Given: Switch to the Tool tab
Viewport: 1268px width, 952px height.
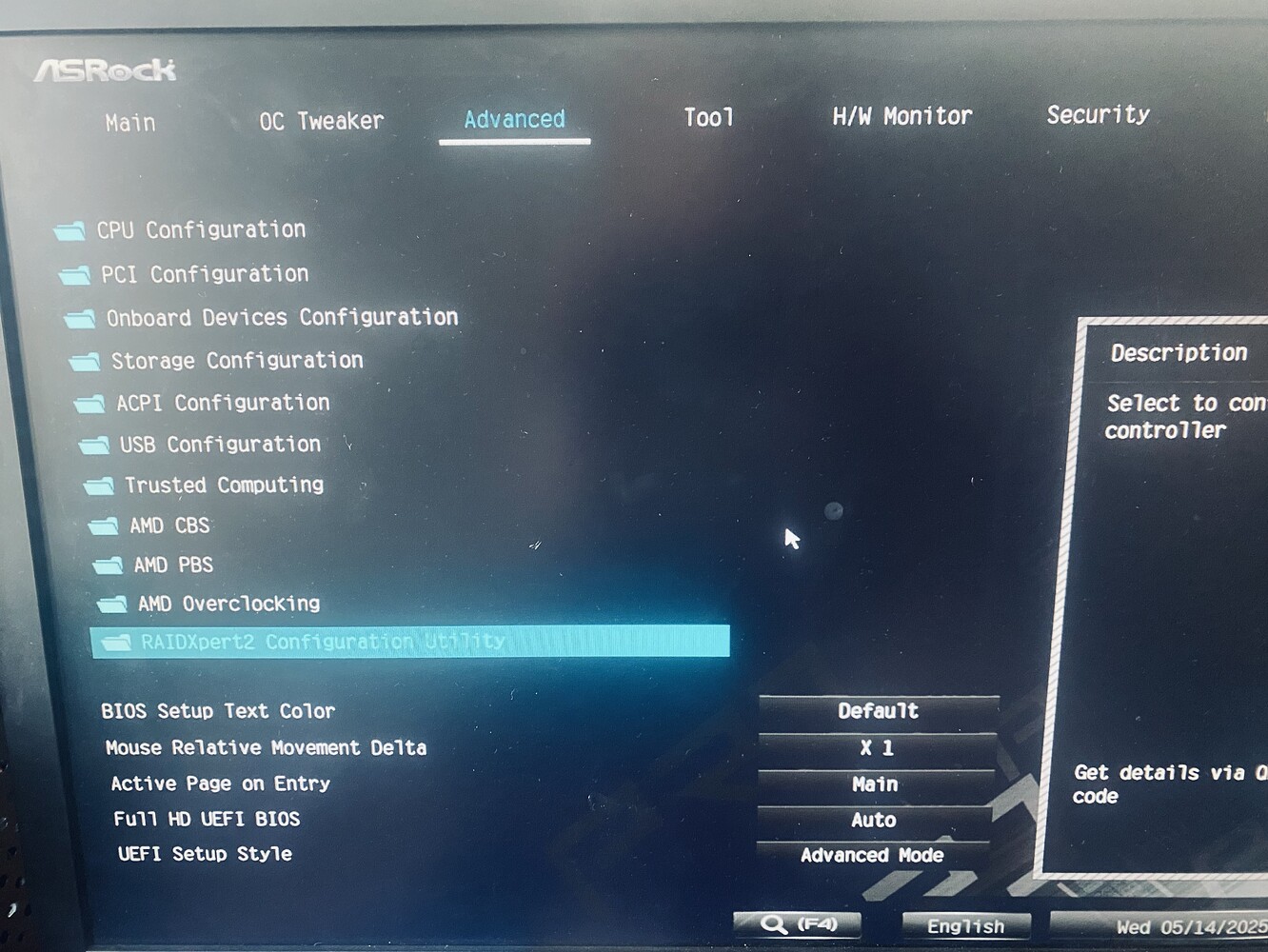Looking at the screenshot, I should (708, 117).
